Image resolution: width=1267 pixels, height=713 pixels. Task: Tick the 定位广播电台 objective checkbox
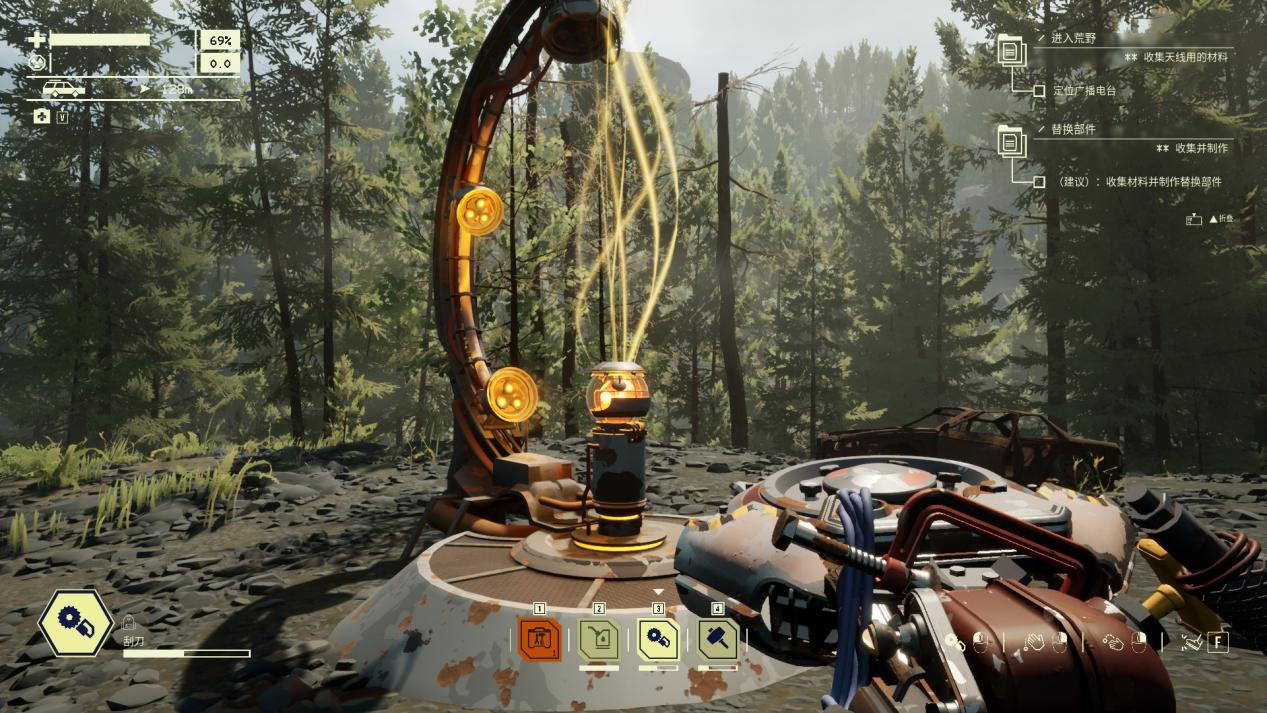(x=1039, y=91)
